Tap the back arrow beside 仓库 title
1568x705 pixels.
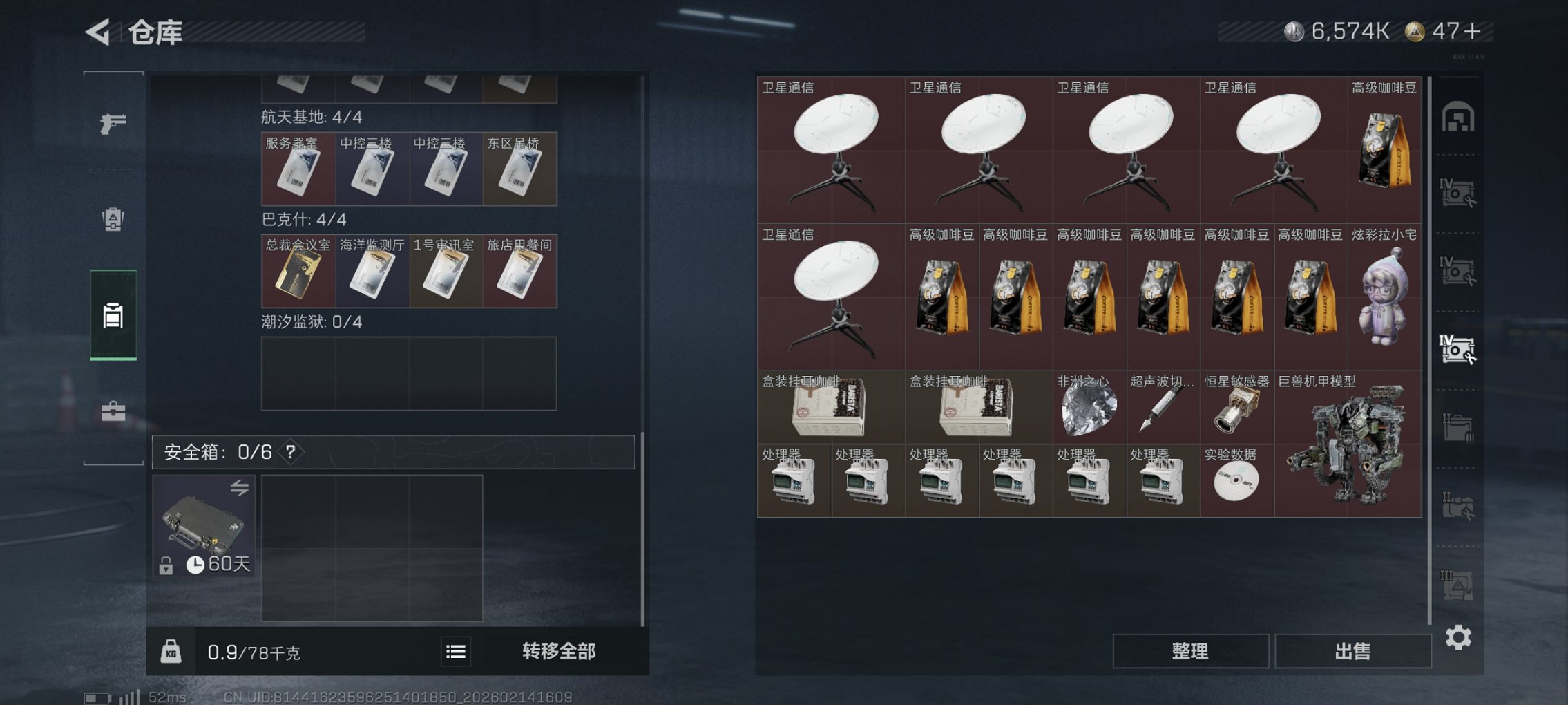(x=97, y=32)
